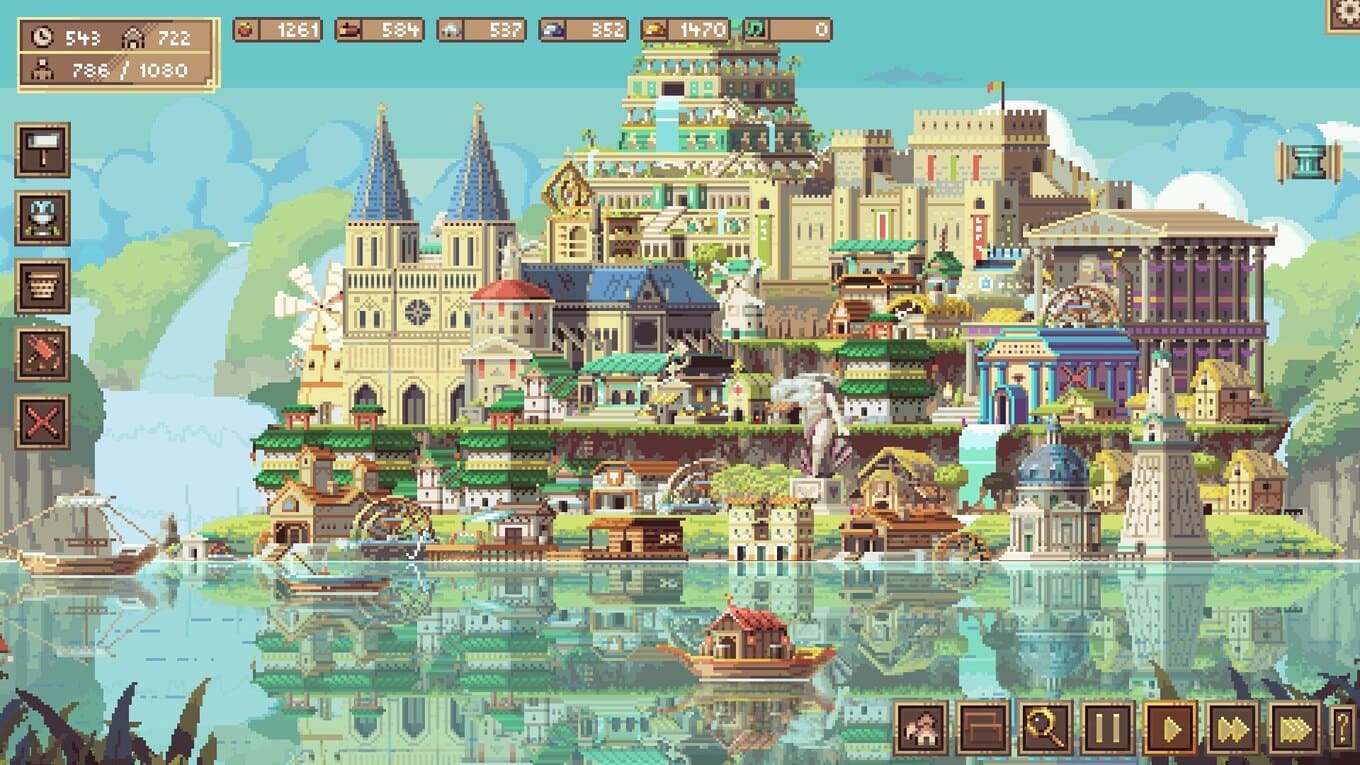Activate the magnifying glass inspect tool
The image size is (1360, 765).
pyautogui.click(x=1045, y=728)
